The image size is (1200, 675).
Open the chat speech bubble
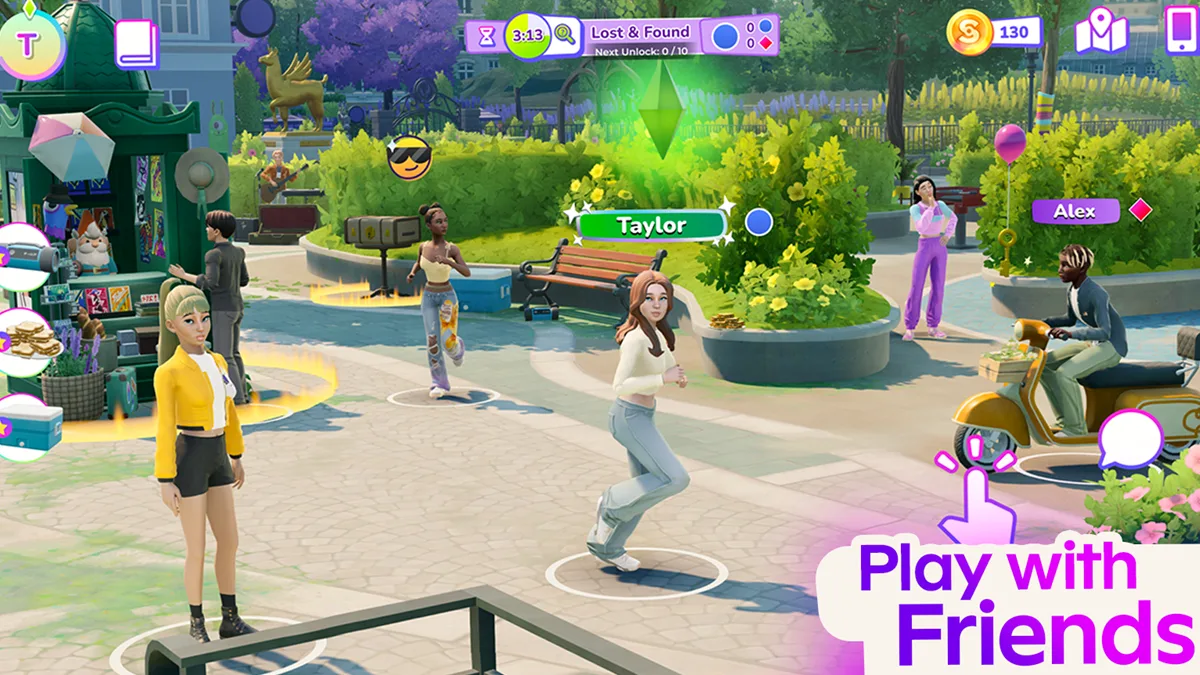[1131, 441]
